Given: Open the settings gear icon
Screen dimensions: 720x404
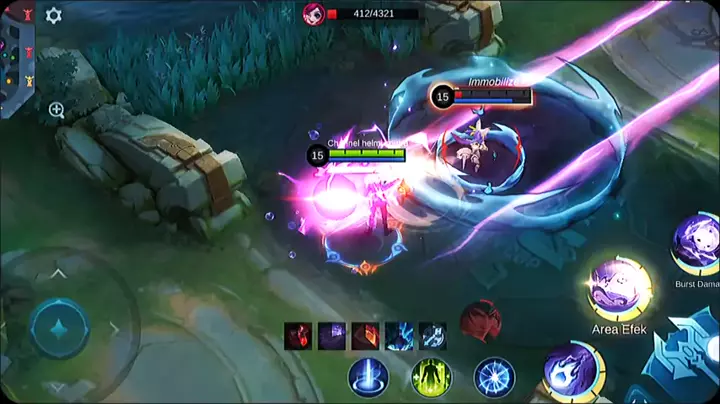Looking at the screenshot, I should click(54, 16).
